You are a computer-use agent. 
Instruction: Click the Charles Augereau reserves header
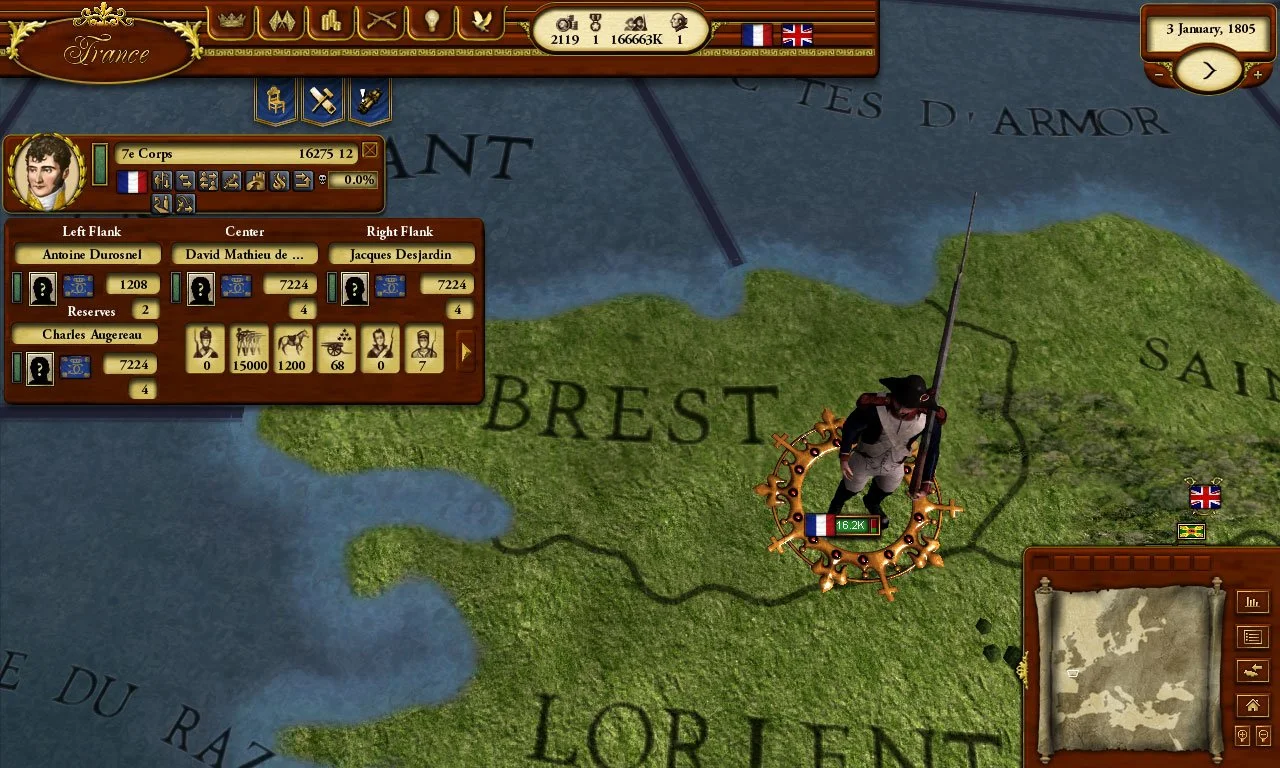[x=83, y=334]
